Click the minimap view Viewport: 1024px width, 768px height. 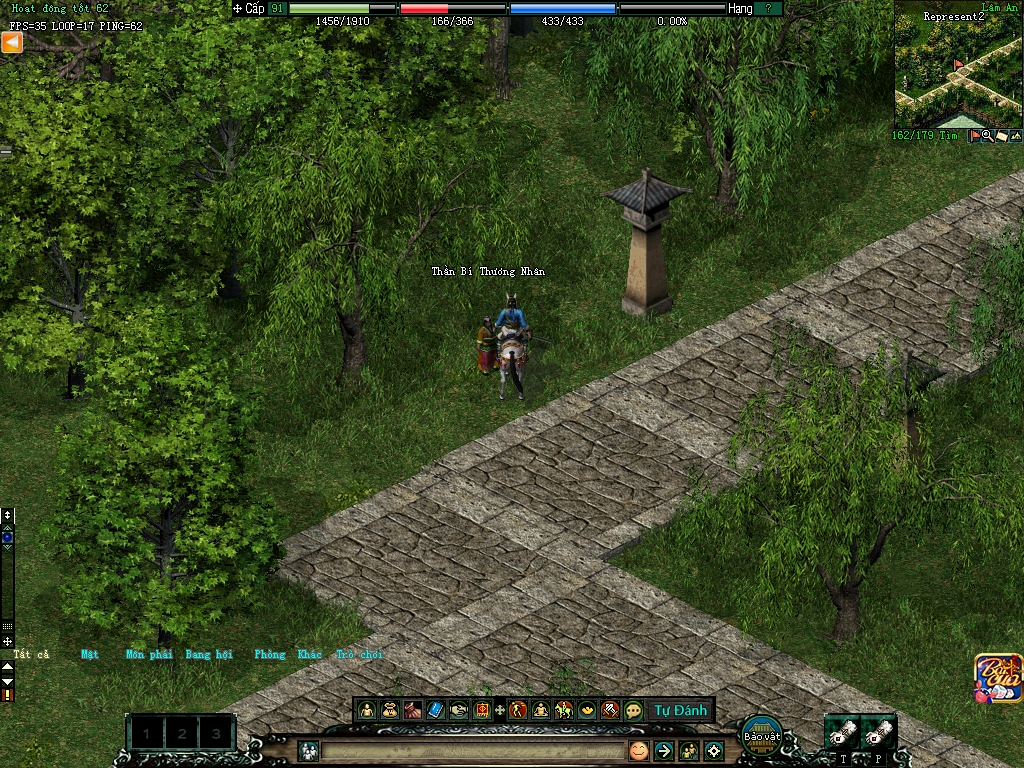click(957, 65)
